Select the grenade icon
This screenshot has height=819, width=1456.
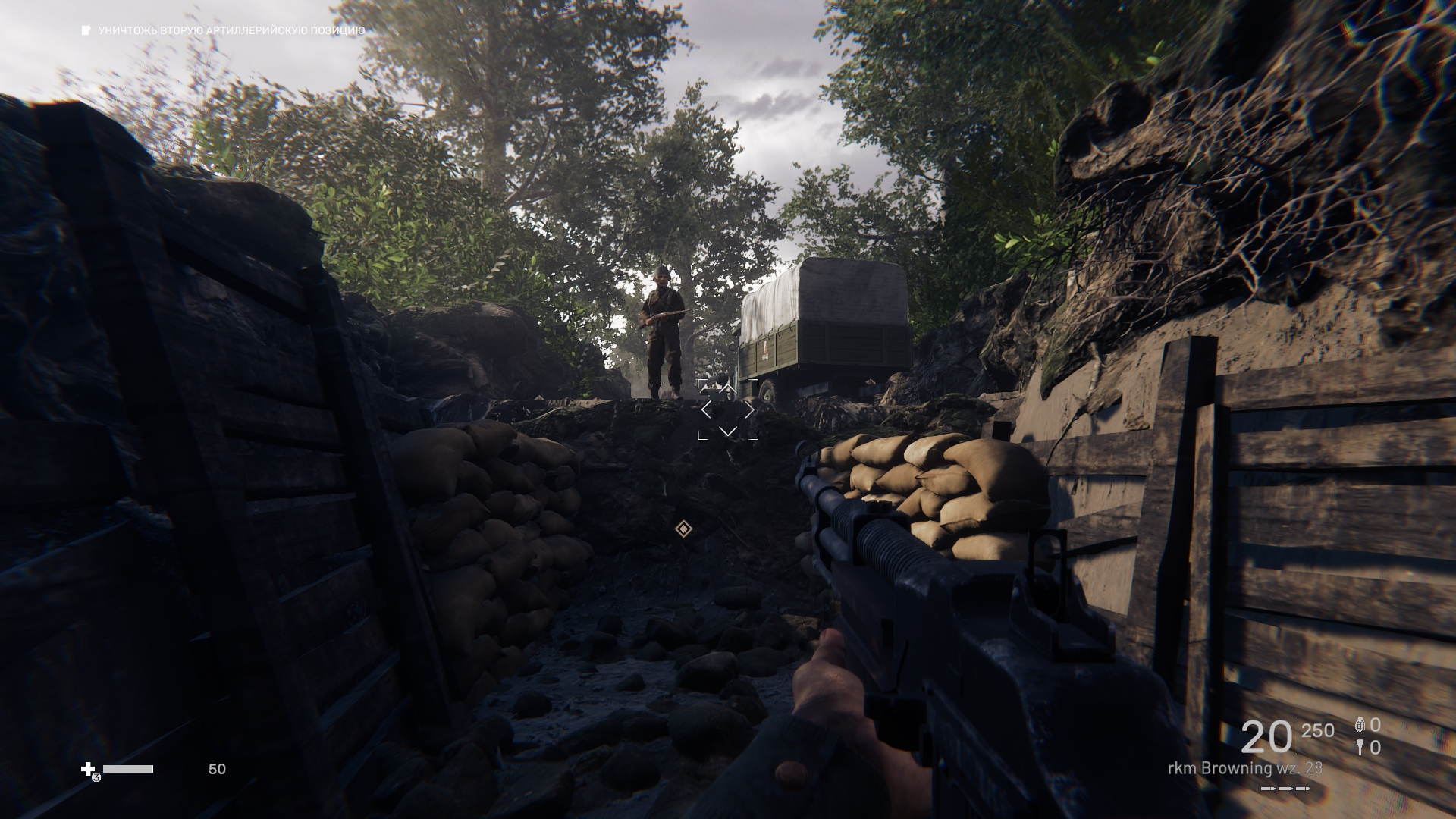(x=1360, y=726)
